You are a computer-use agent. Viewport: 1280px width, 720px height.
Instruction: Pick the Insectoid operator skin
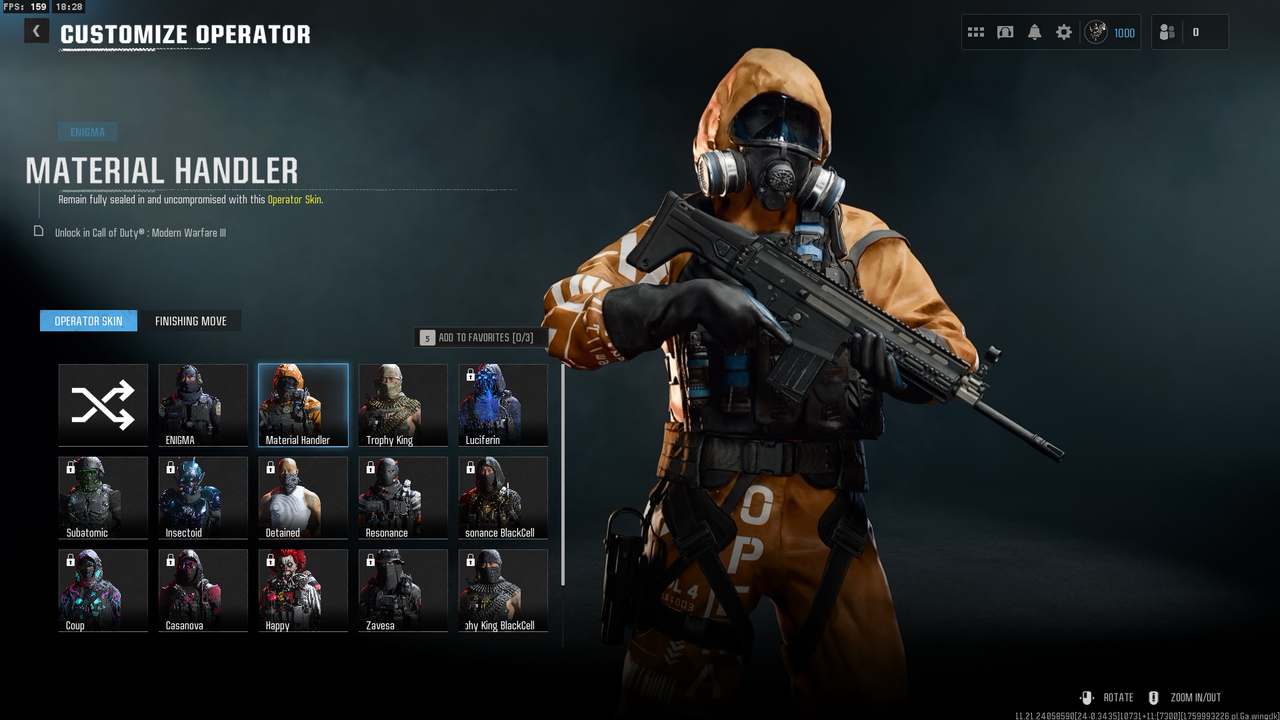click(203, 497)
